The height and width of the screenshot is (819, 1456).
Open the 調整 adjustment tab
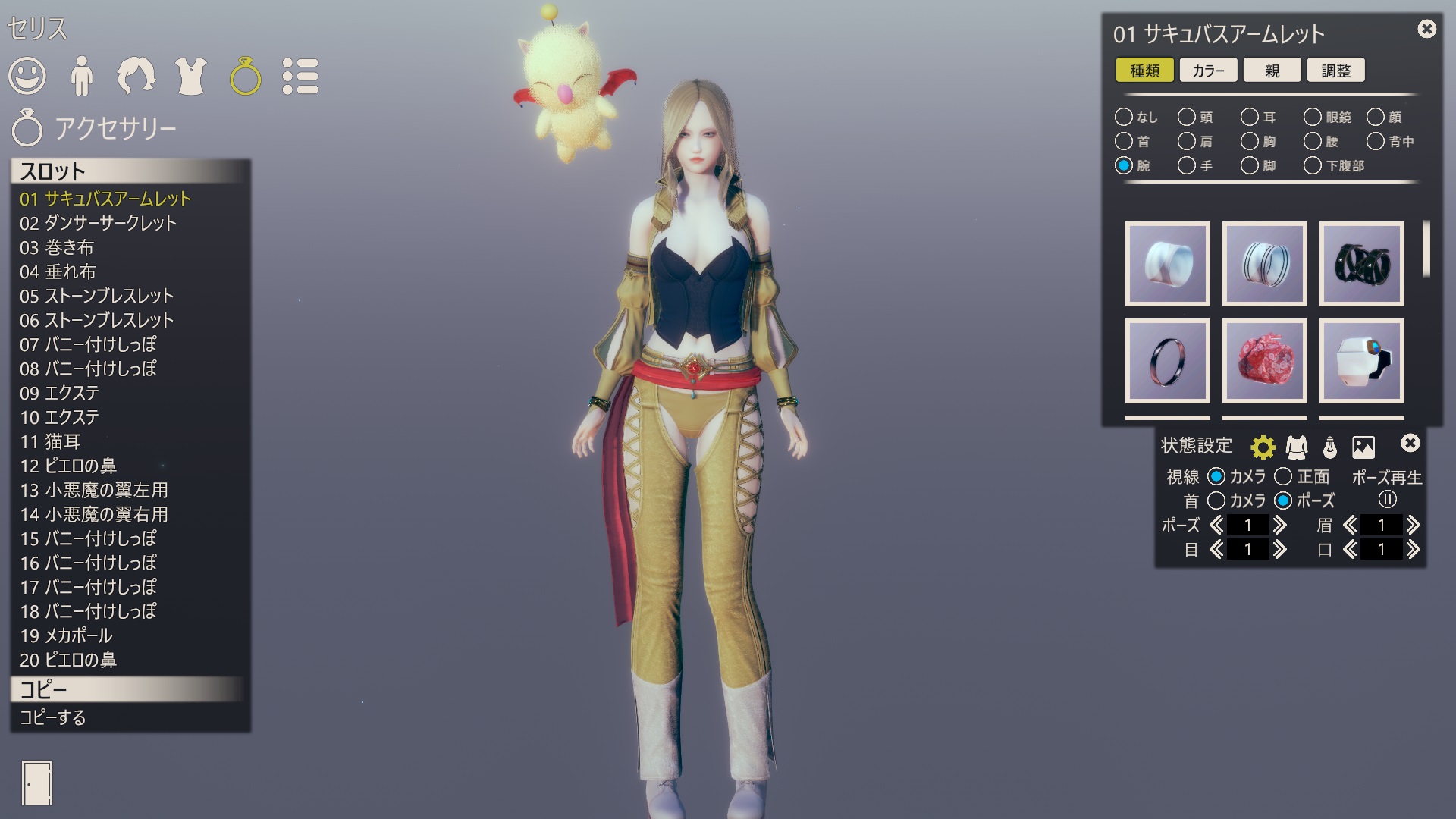1335,71
